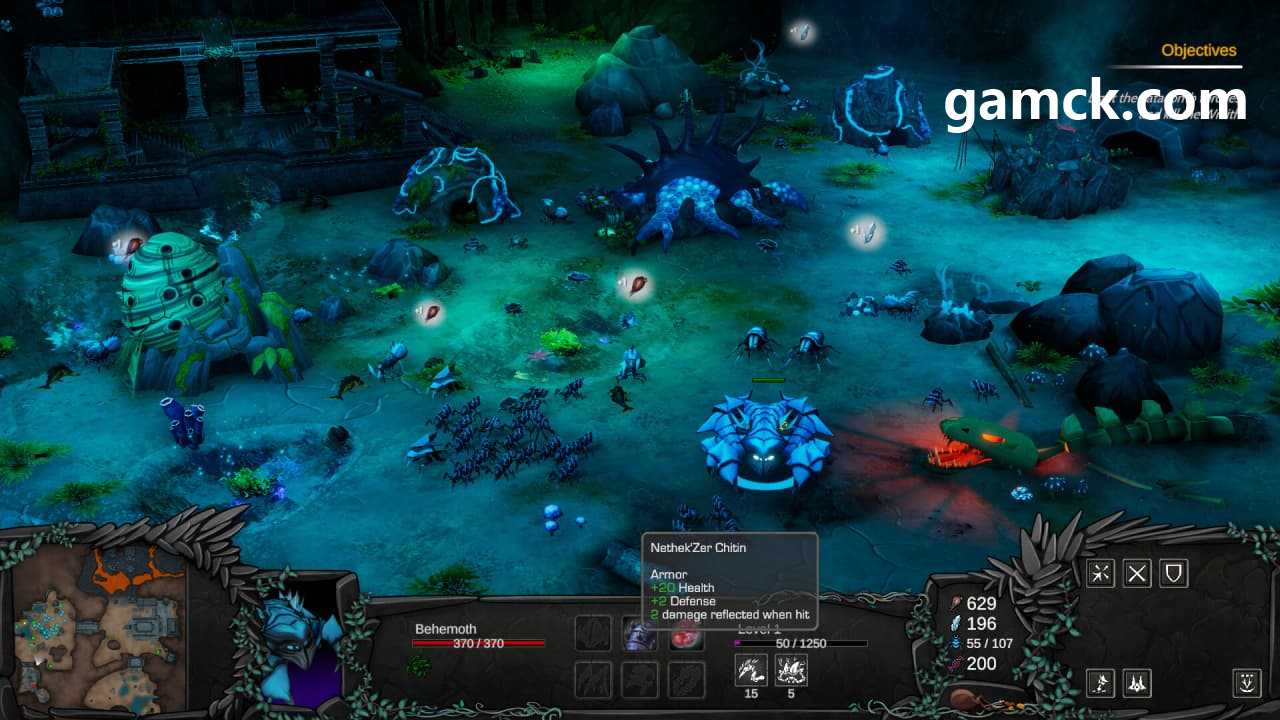Use the leaping creature ability button
This screenshot has height=720, width=1280.
tap(1101, 683)
